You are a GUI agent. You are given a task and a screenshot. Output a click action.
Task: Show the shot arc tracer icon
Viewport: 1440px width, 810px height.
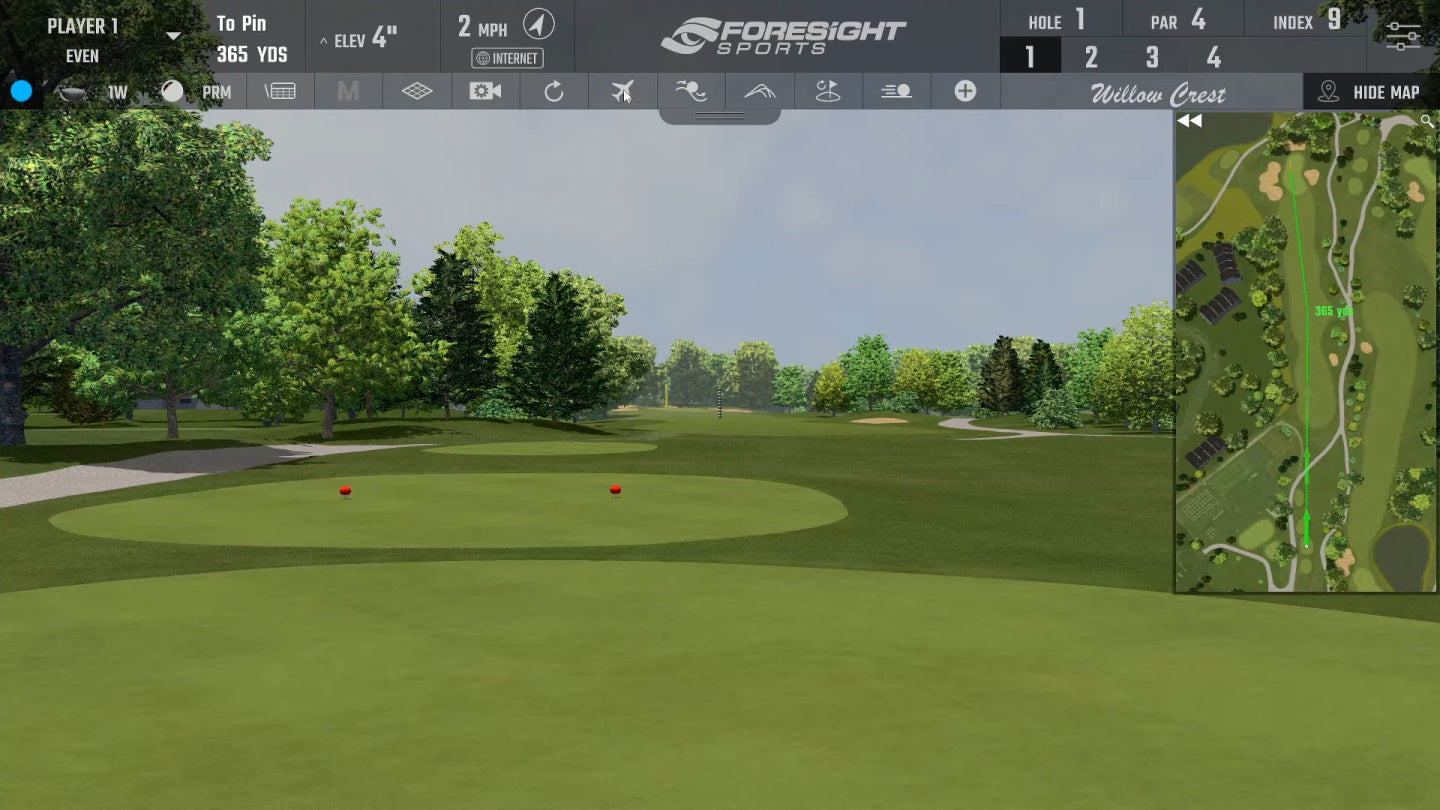pos(760,92)
